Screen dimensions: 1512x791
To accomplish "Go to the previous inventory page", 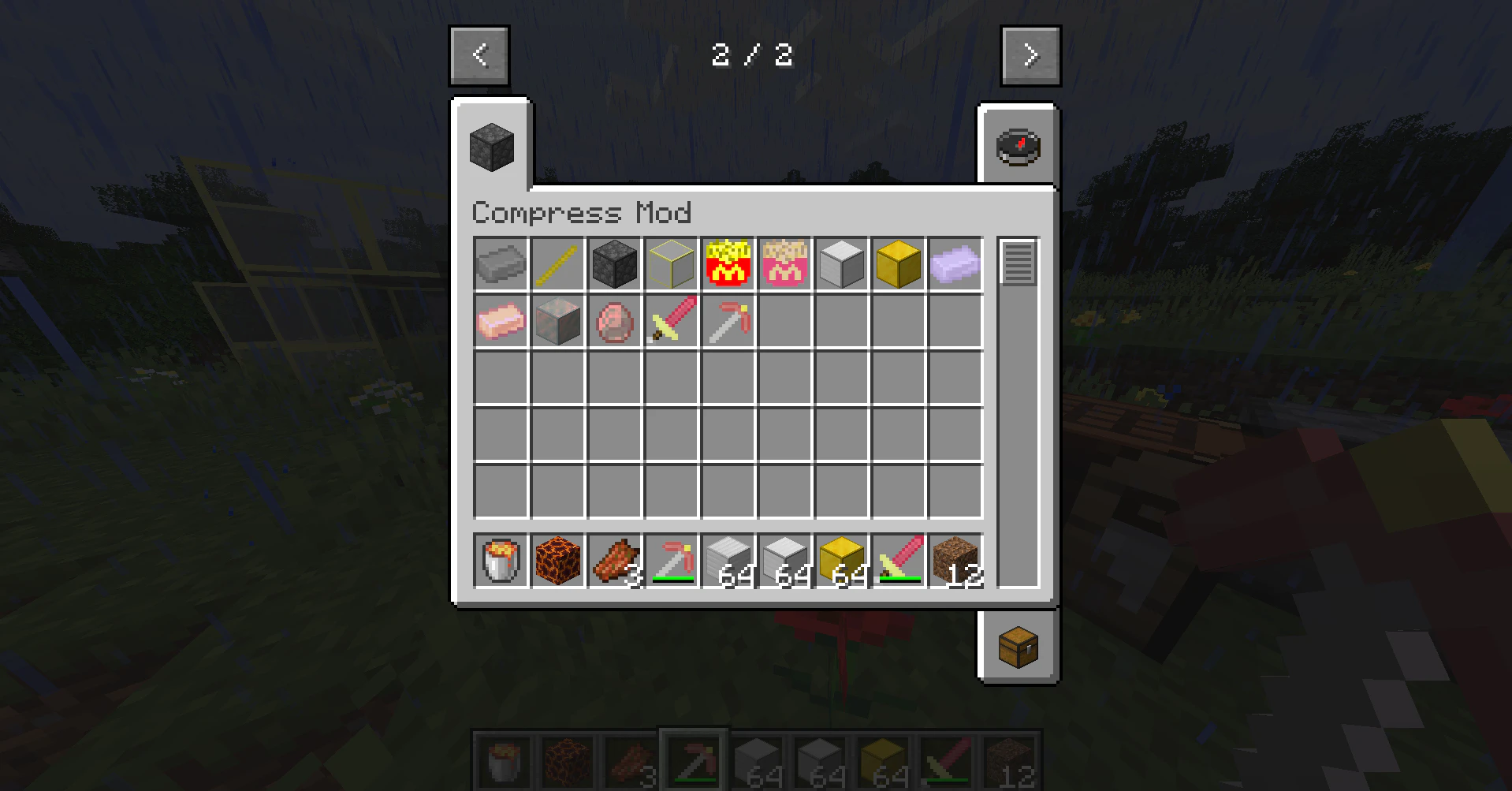I will 479,54.
